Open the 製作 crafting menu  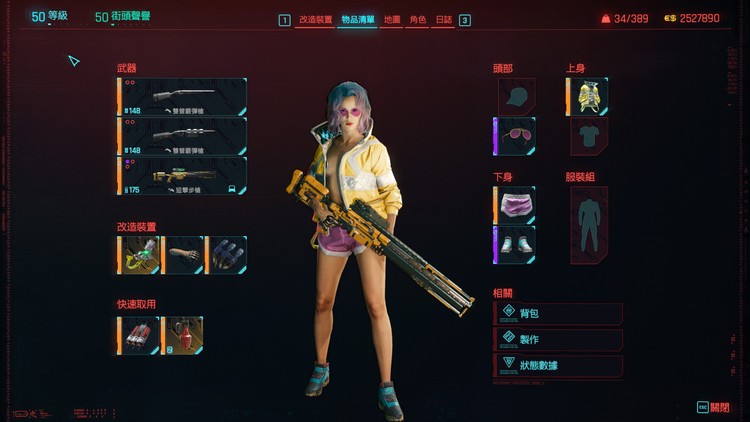click(558, 339)
